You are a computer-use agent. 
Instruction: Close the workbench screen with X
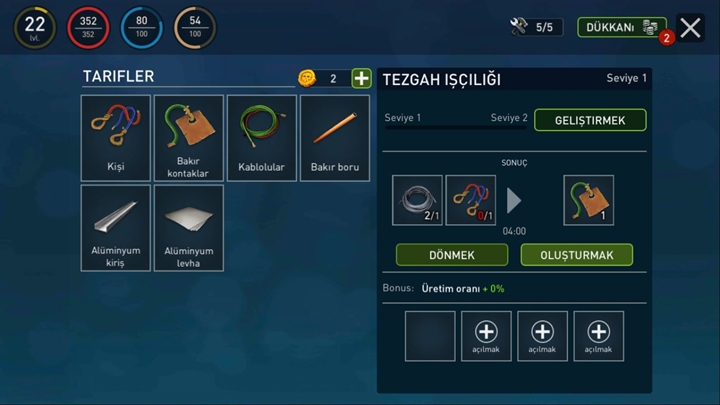[690, 28]
